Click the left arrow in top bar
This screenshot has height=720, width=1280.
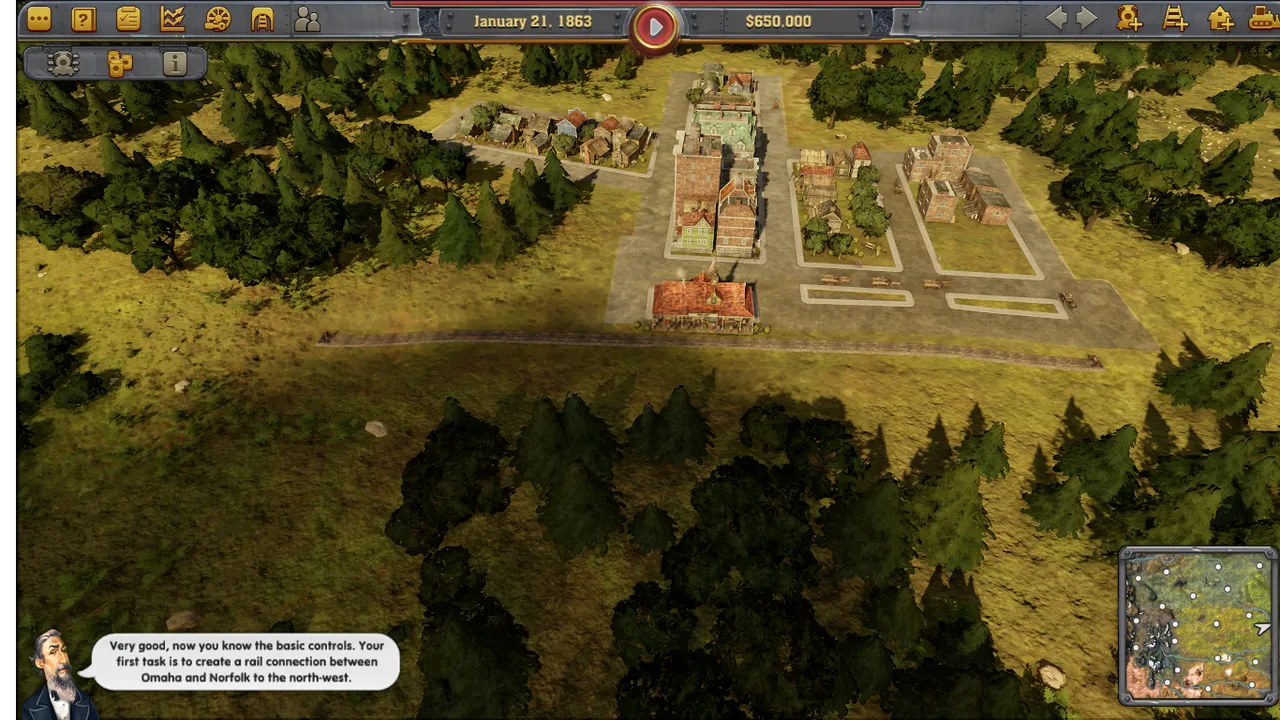tap(1056, 18)
